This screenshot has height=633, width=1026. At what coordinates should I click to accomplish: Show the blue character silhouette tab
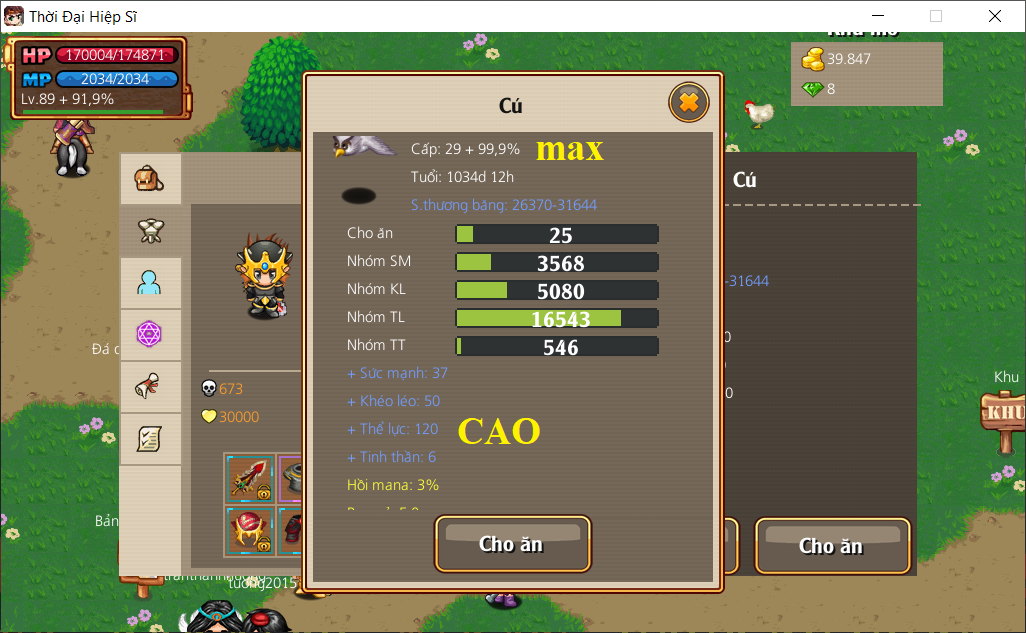pos(150,284)
